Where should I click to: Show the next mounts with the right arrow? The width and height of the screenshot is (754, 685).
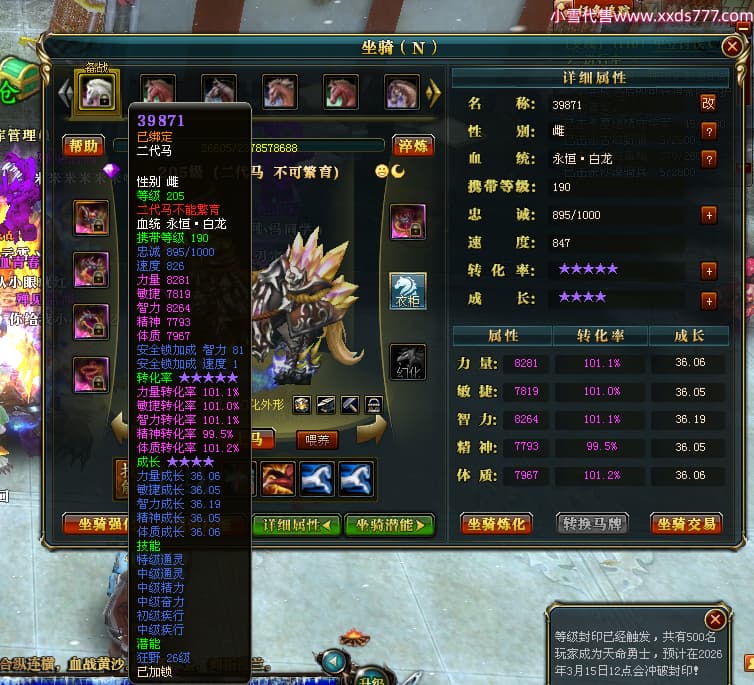[433, 93]
